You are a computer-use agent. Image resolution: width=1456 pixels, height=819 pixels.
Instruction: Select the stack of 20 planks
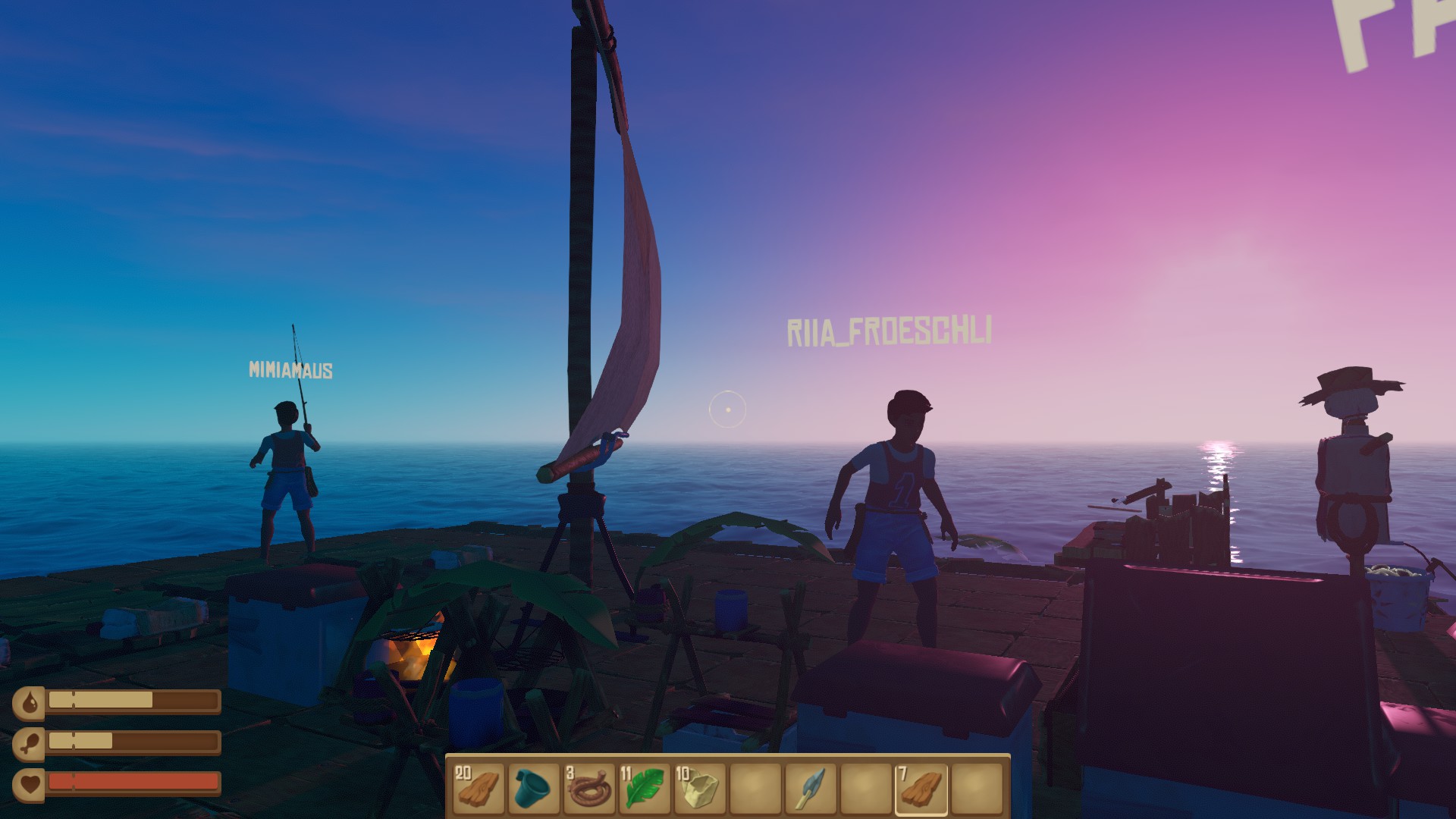click(479, 788)
